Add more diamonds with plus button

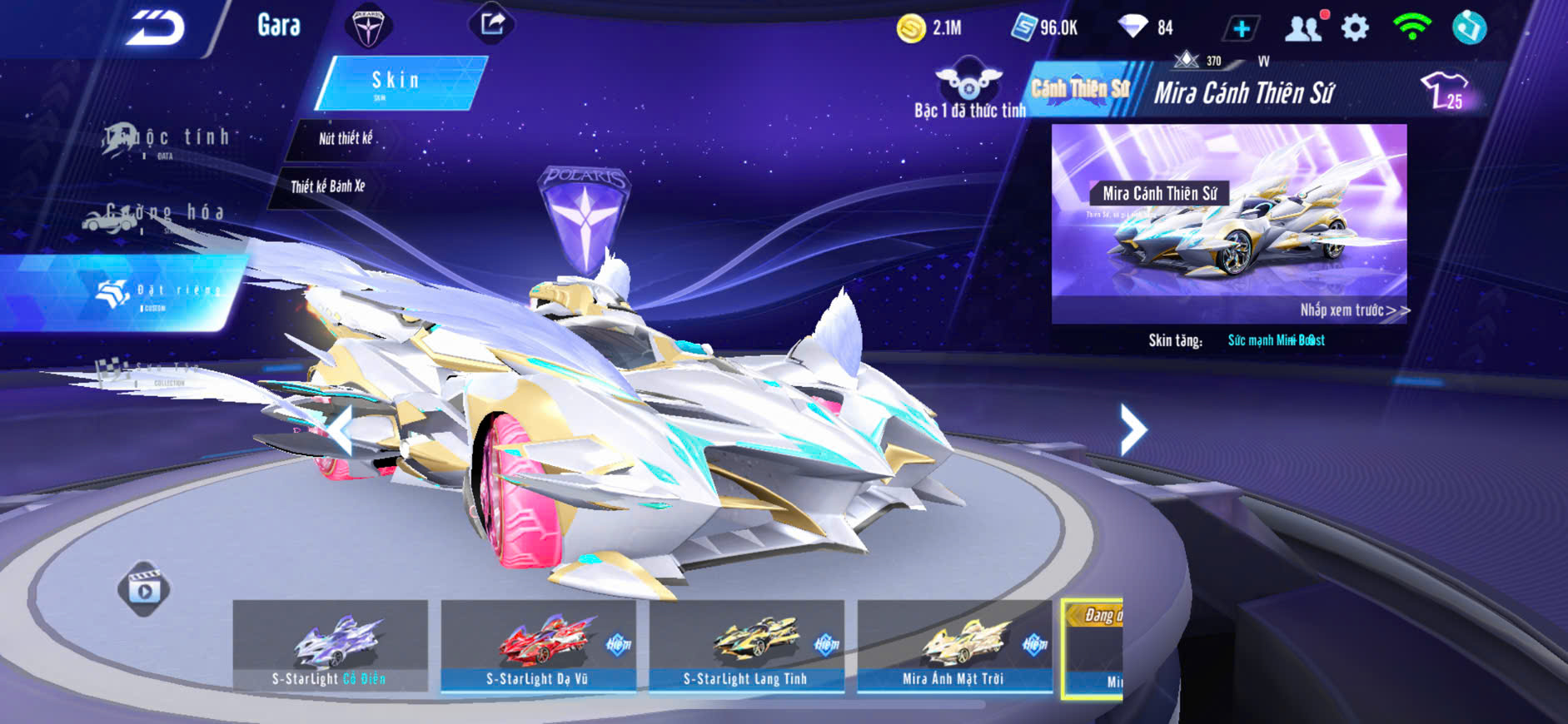click(x=1241, y=29)
